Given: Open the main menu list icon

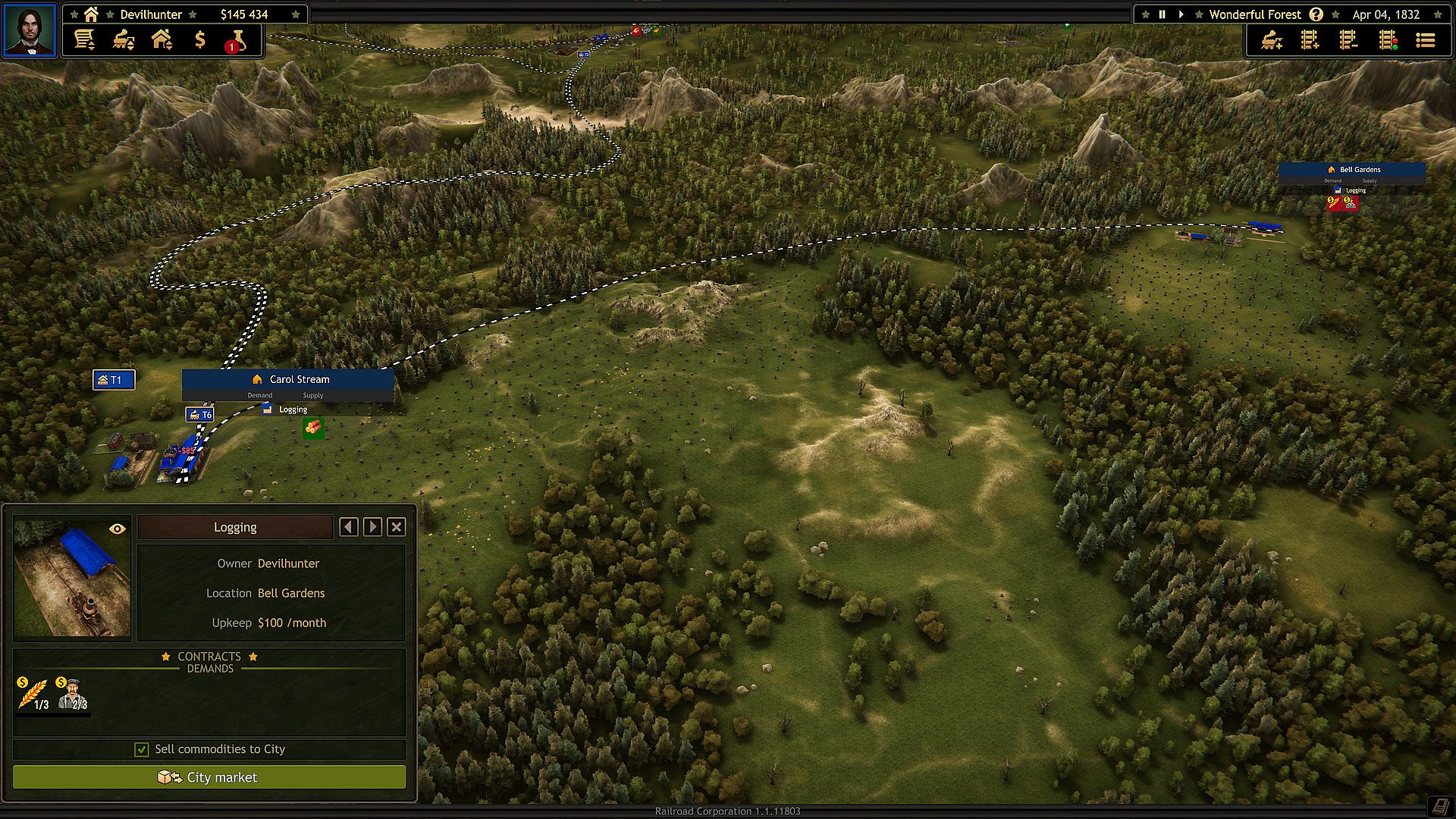Looking at the screenshot, I should point(1426,40).
